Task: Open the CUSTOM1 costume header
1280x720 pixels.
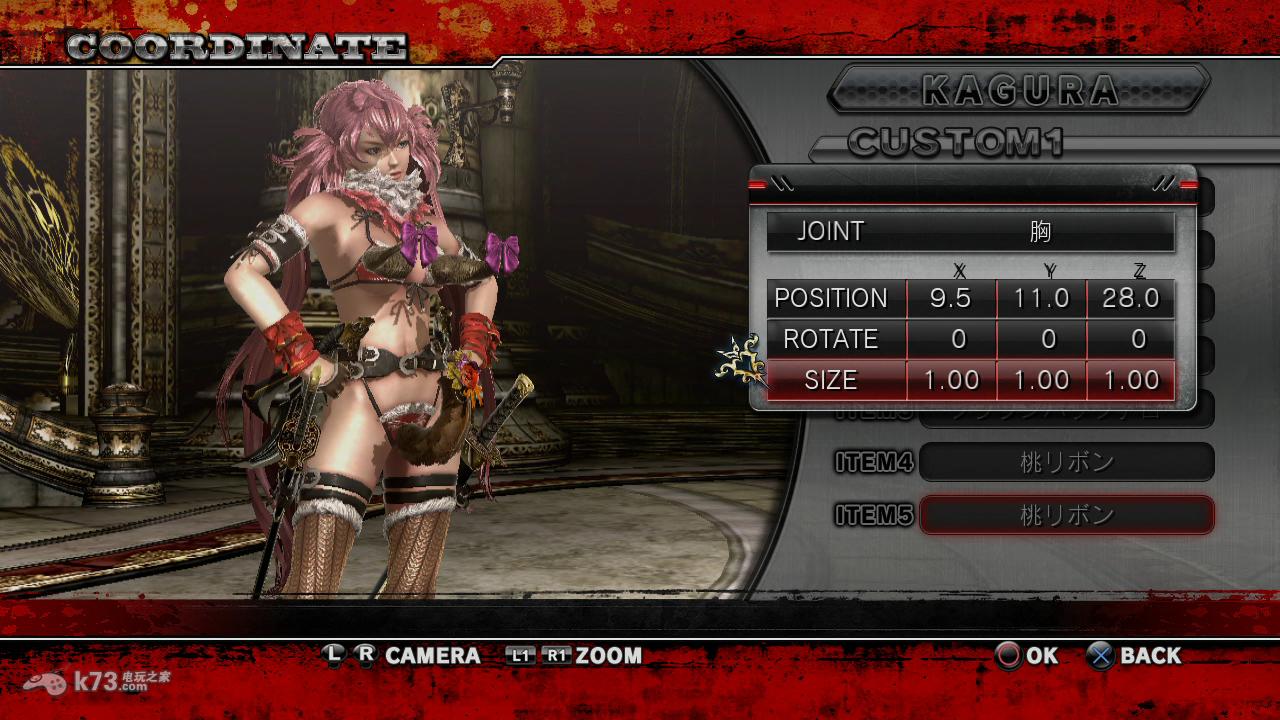Action: [x=955, y=142]
